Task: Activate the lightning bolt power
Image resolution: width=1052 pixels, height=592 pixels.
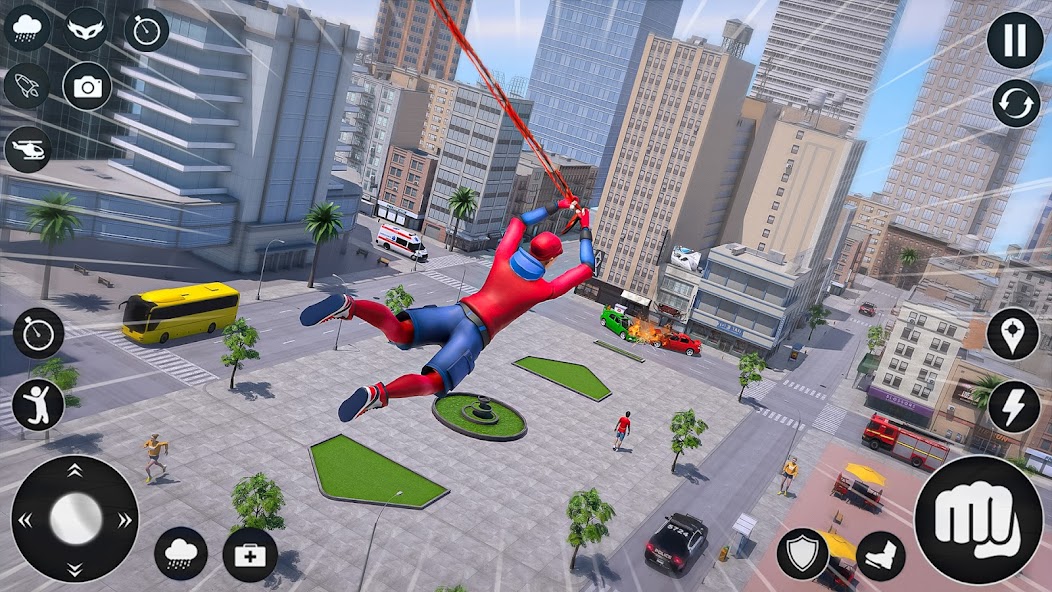Action: tap(1013, 407)
